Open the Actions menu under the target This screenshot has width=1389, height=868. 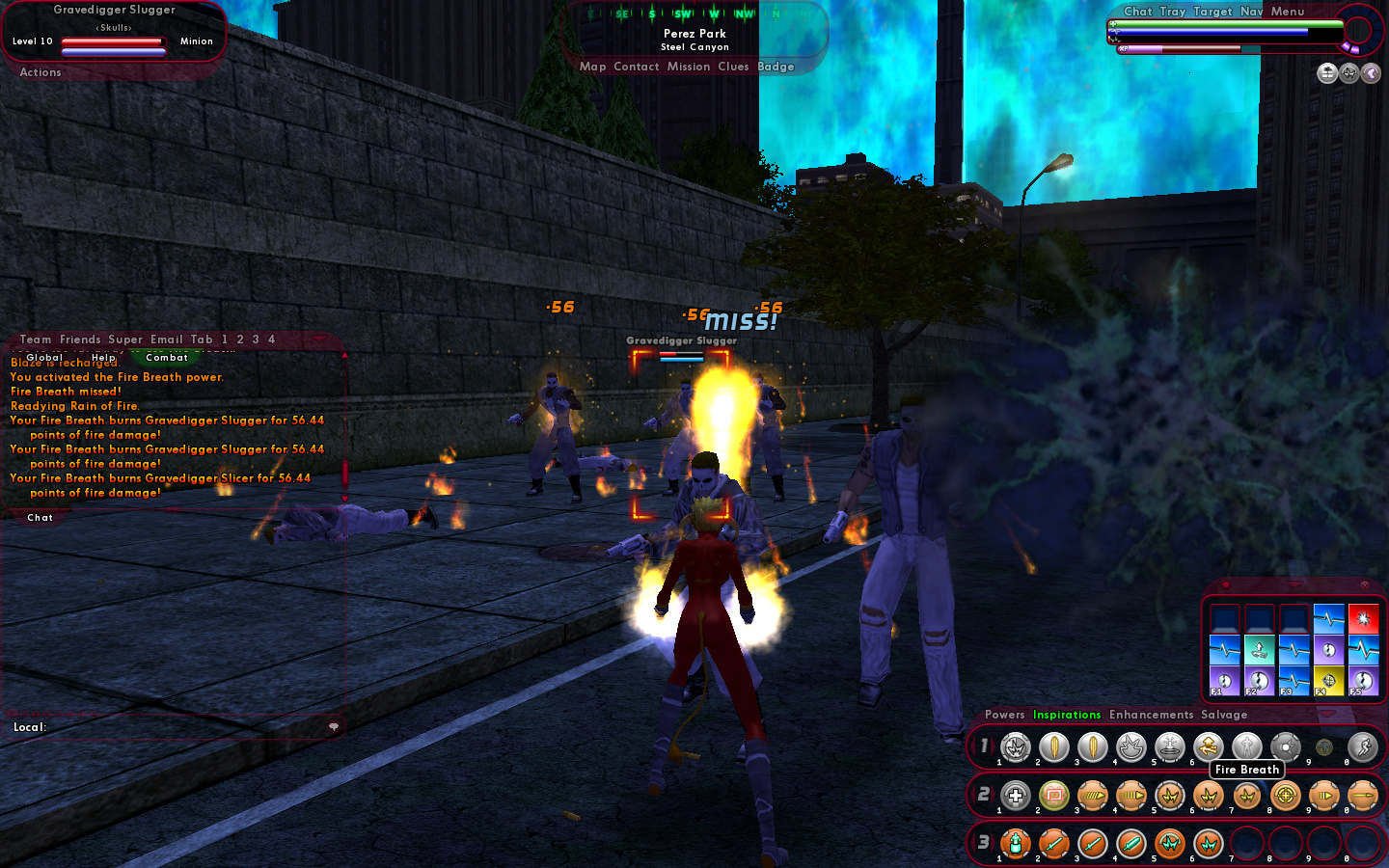(x=41, y=72)
